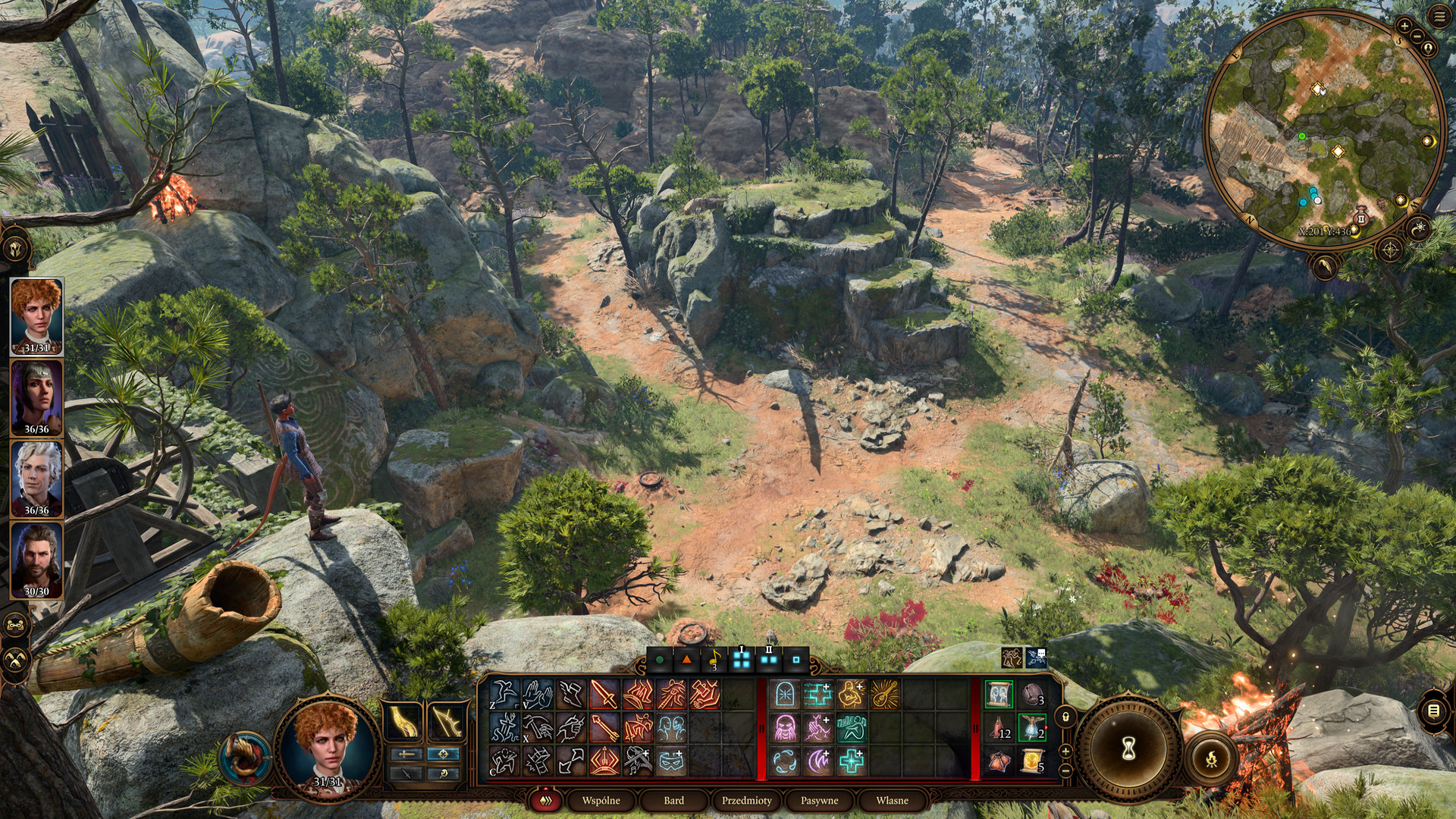Equip the ranged bow weapon slot
Image resolution: width=1456 pixels, height=819 pixels.
tap(447, 721)
